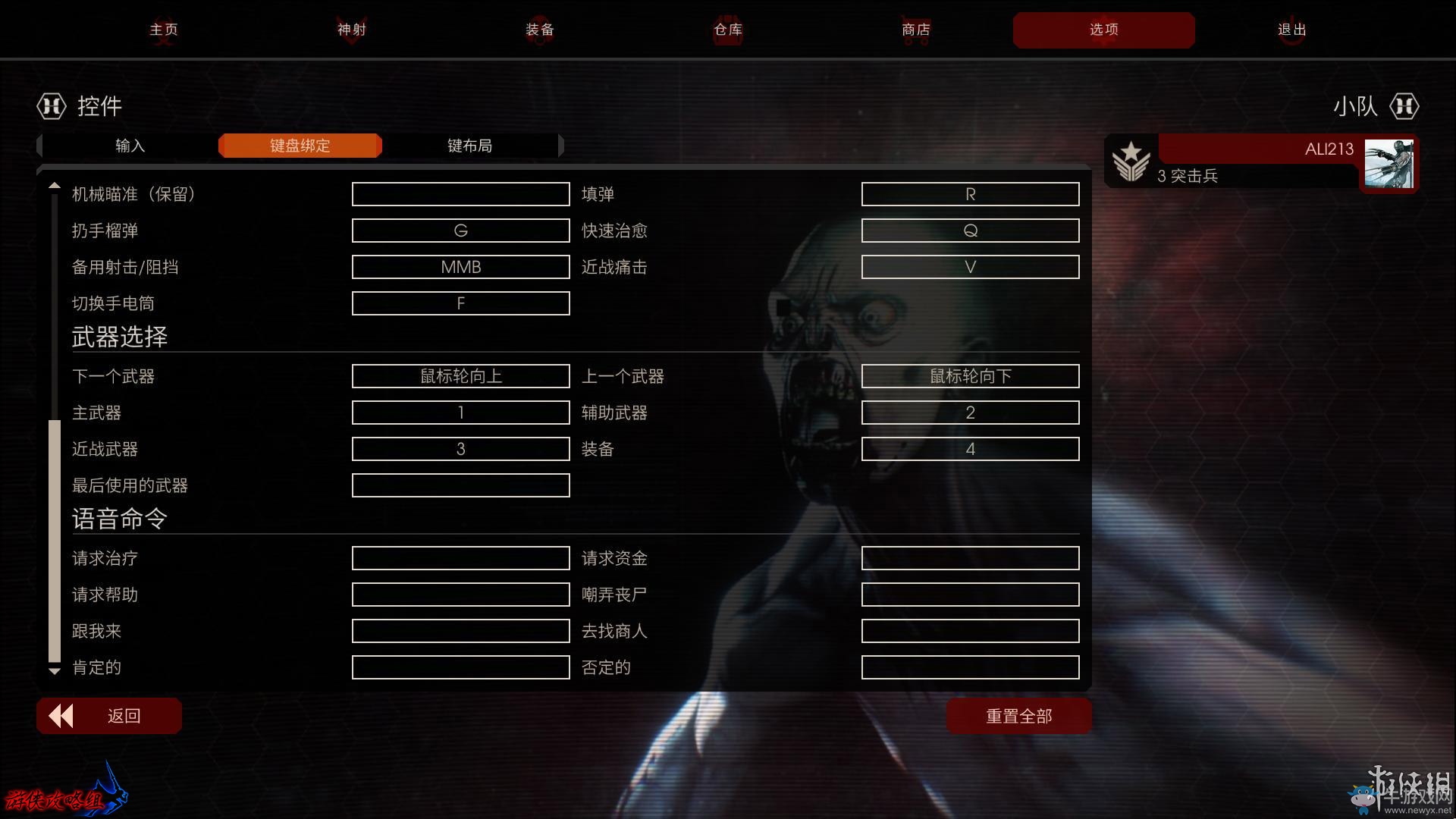Click the 突击兵 perk rank star emblem

point(1130,161)
